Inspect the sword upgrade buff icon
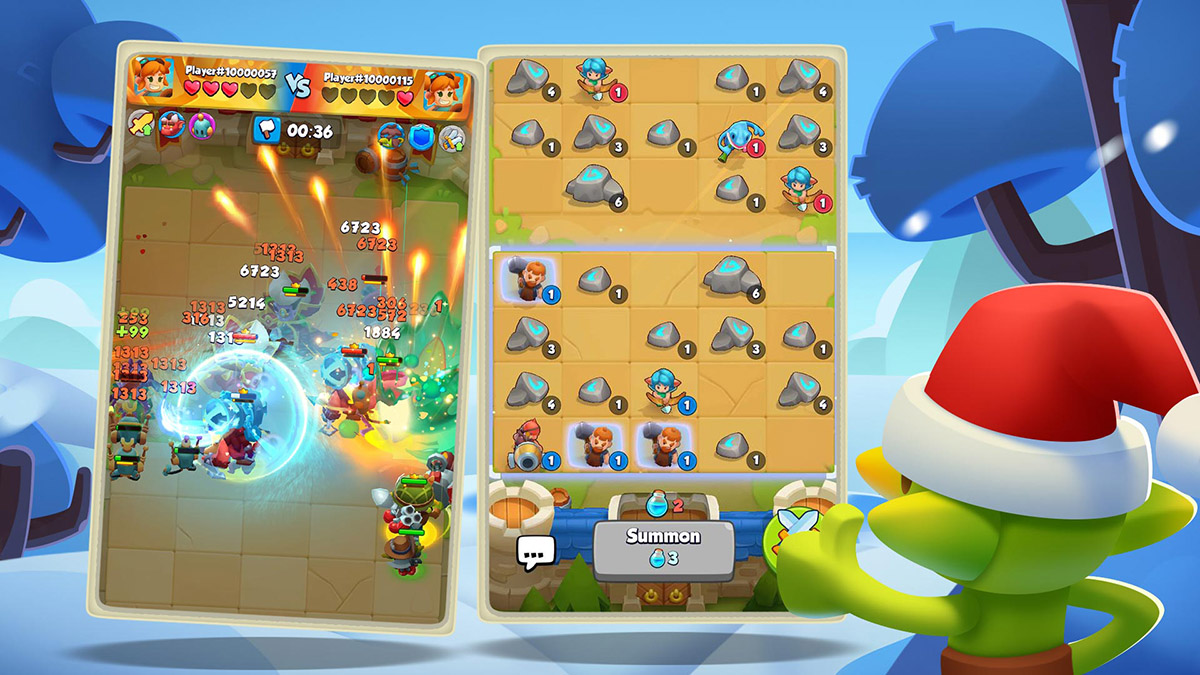 [x=141, y=124]
